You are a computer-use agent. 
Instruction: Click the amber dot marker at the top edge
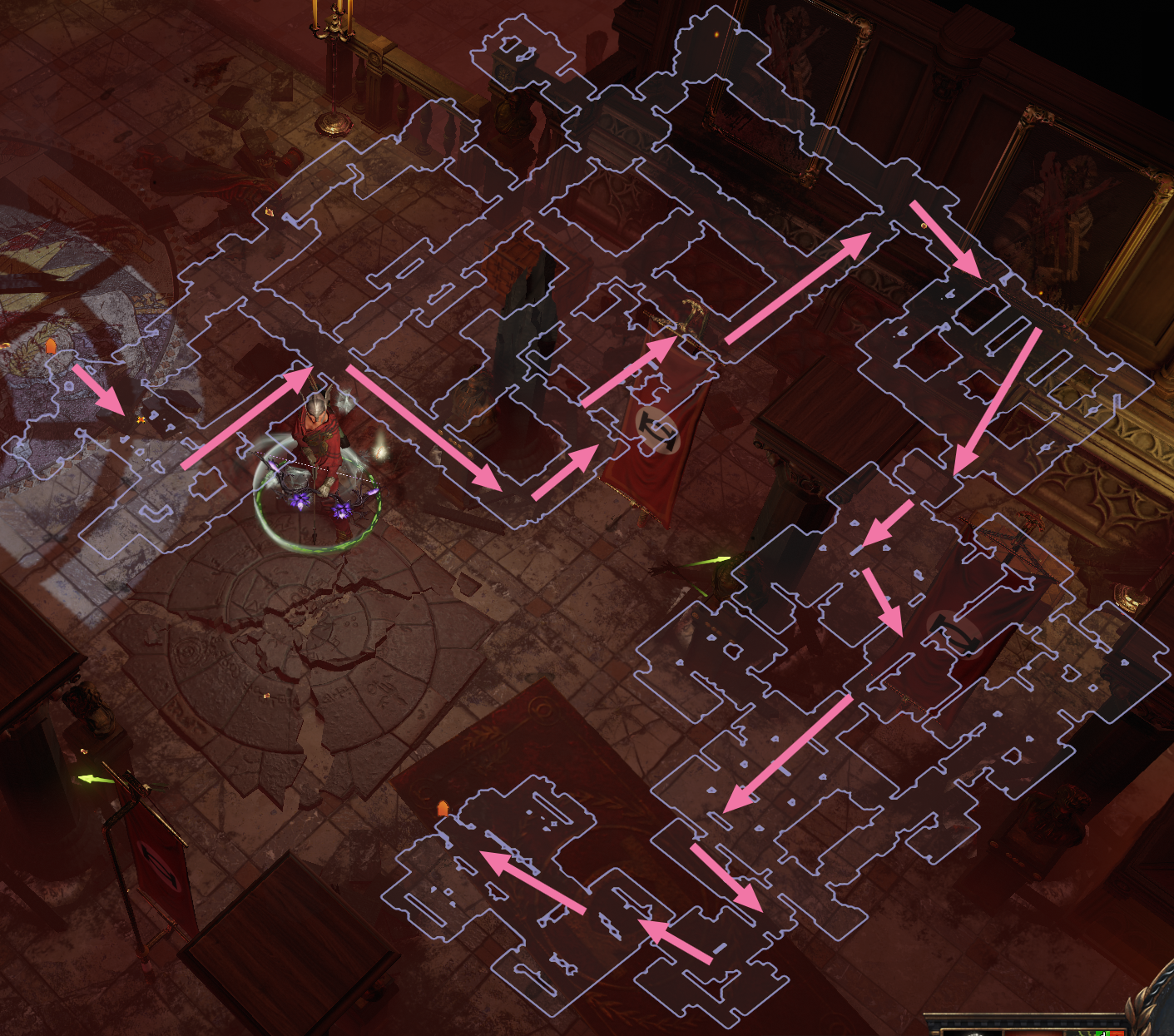click(716, 33)
